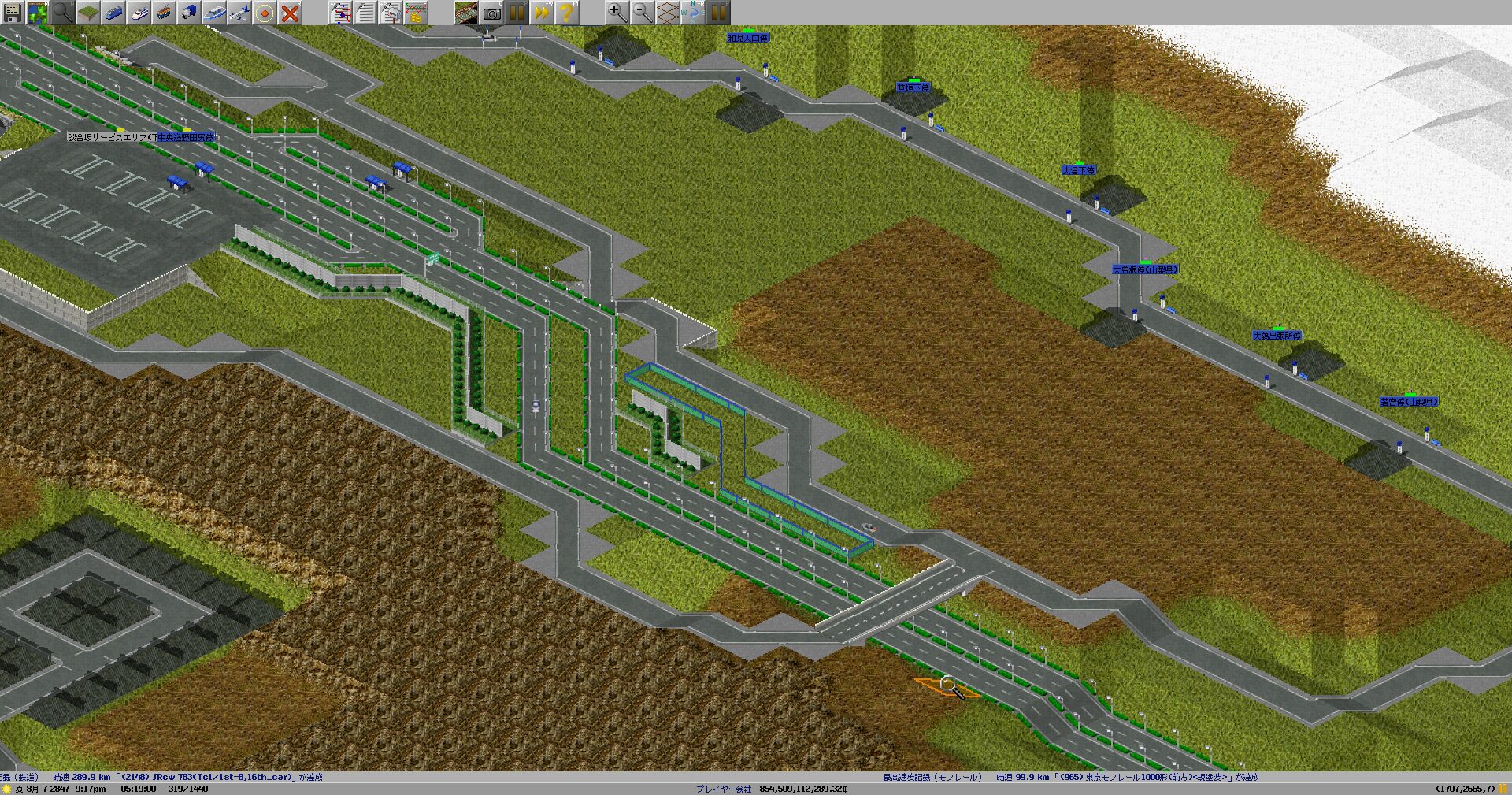Viewport: 1512px width, 795px height.
Task: Open the mailbox message icon
Action: pyautogui.click(x=391, y=13)
